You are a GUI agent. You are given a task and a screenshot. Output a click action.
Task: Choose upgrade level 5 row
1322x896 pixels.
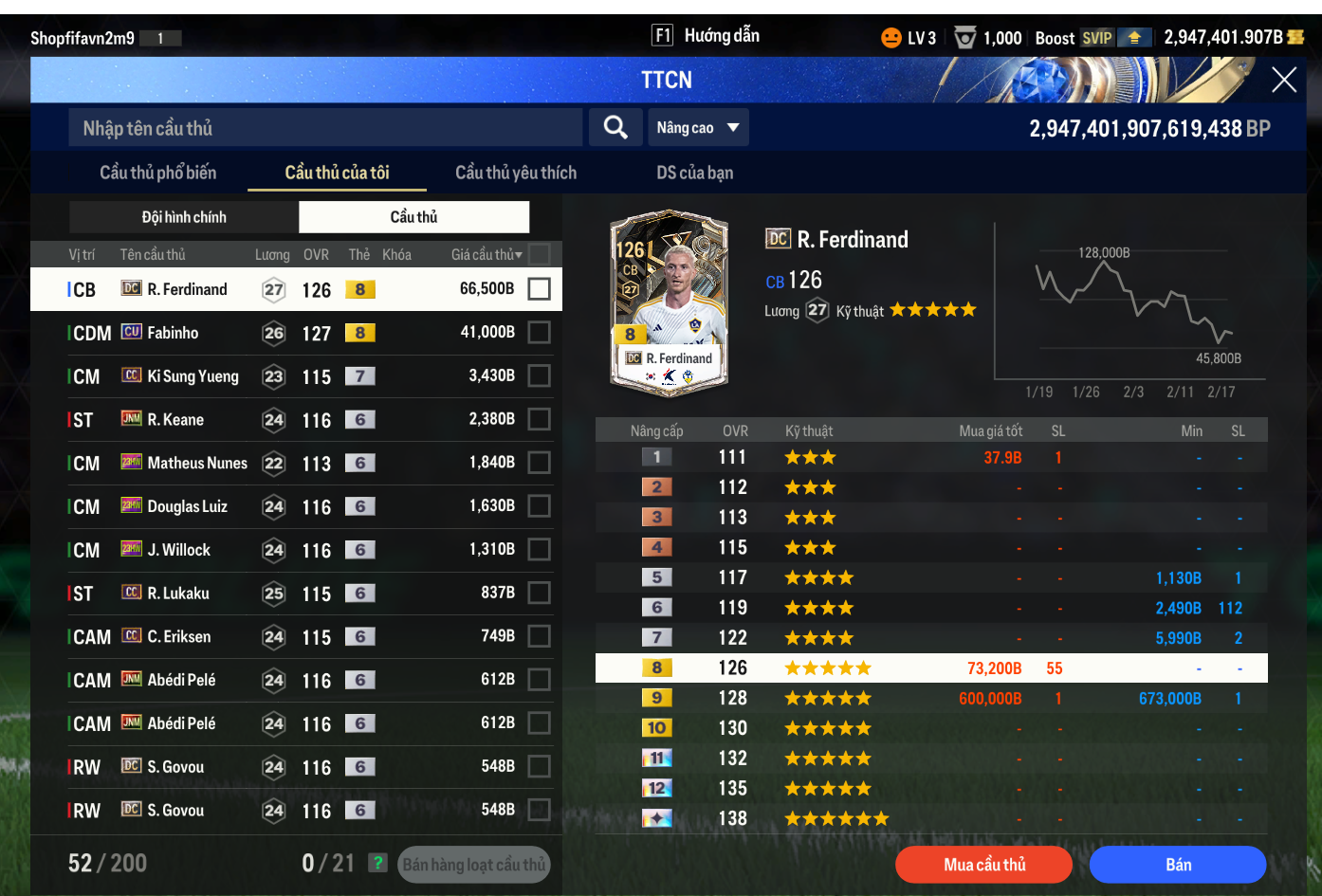click(929, 578)
